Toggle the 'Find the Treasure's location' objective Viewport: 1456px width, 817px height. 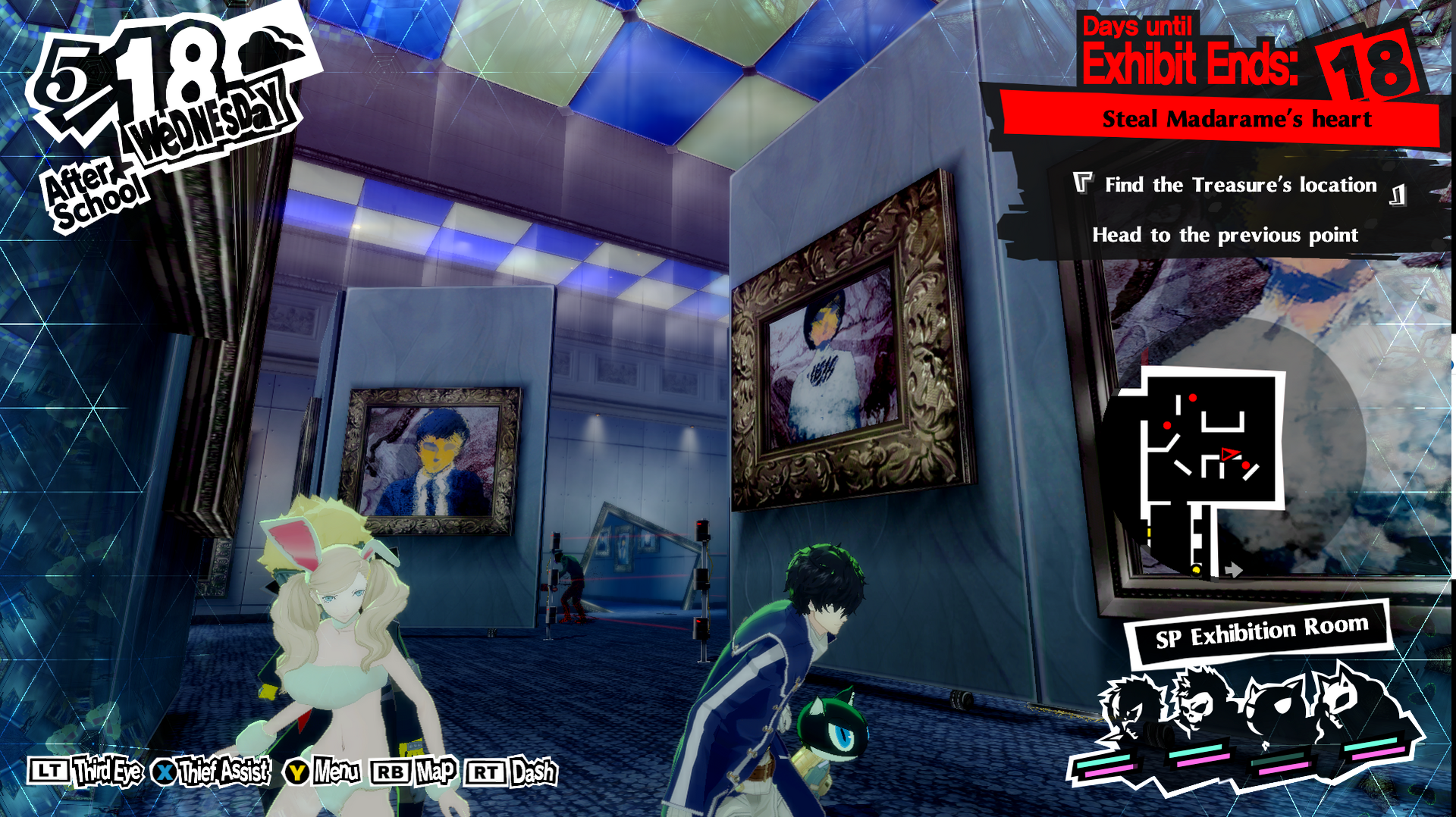point(1241,185)
